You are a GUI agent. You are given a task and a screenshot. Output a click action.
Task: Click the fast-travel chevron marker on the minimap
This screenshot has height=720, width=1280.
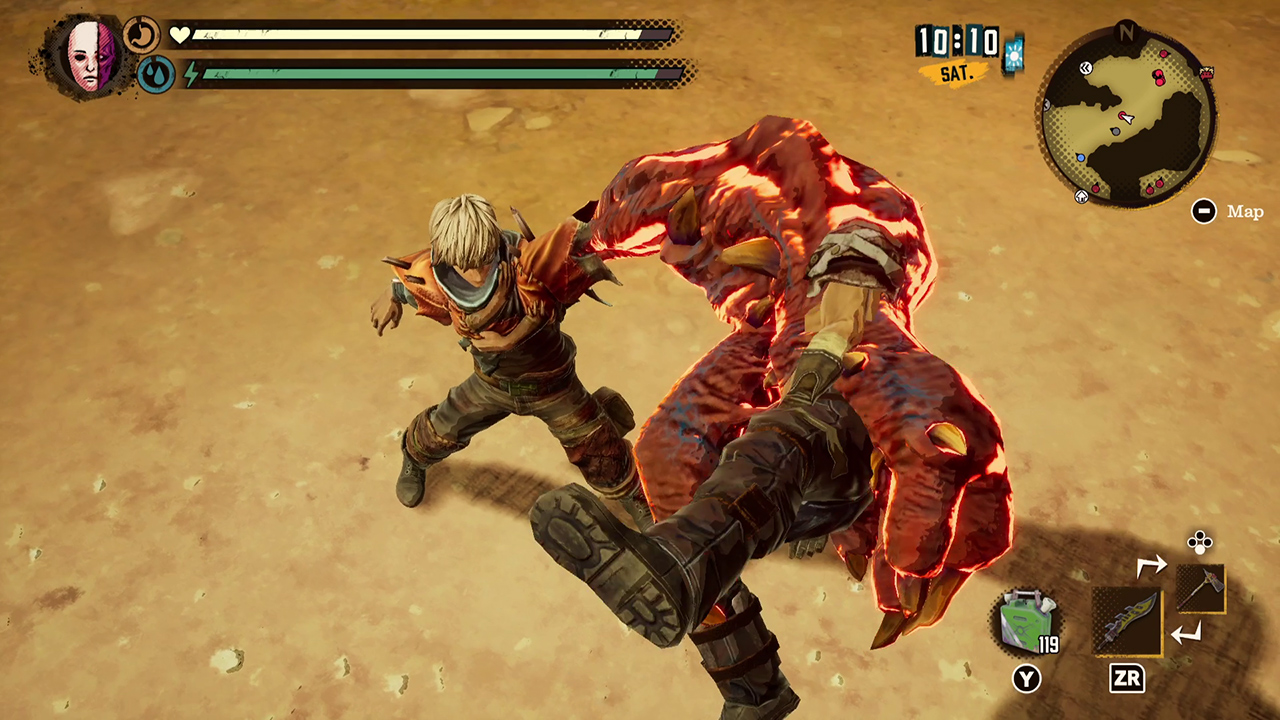(x=1086, y=68)
